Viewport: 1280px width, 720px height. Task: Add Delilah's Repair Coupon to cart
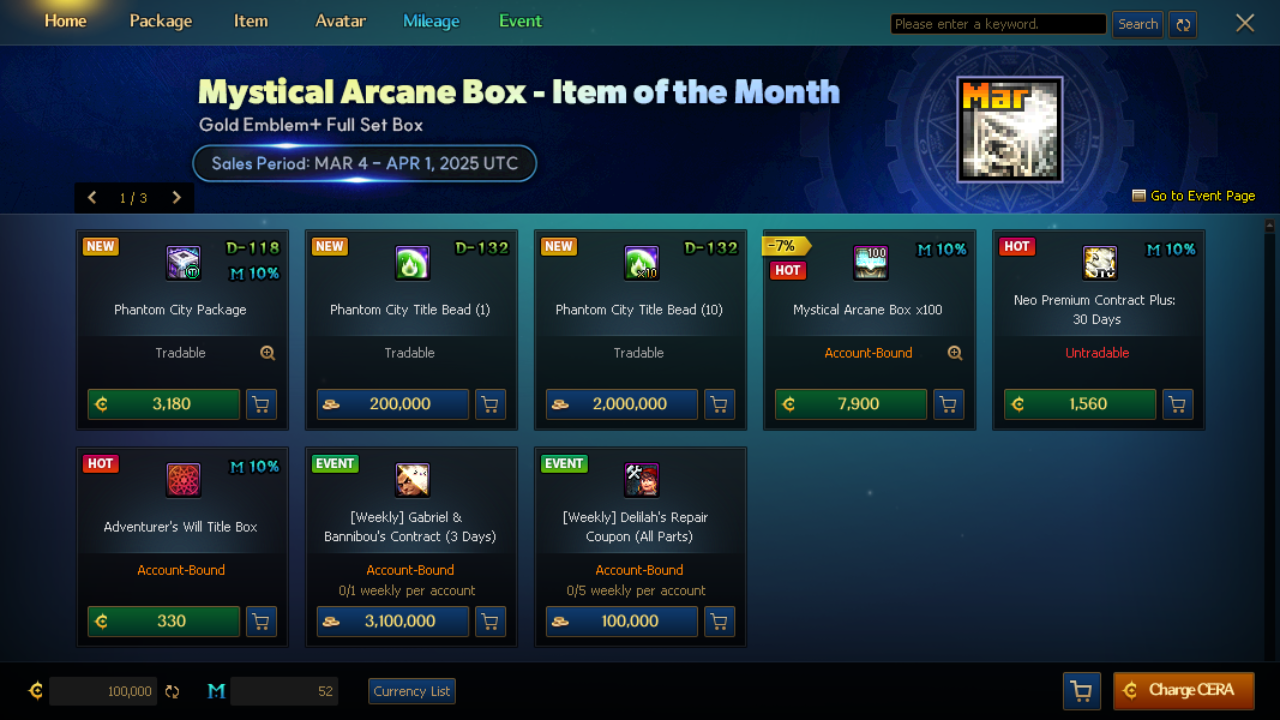(719, 621)
